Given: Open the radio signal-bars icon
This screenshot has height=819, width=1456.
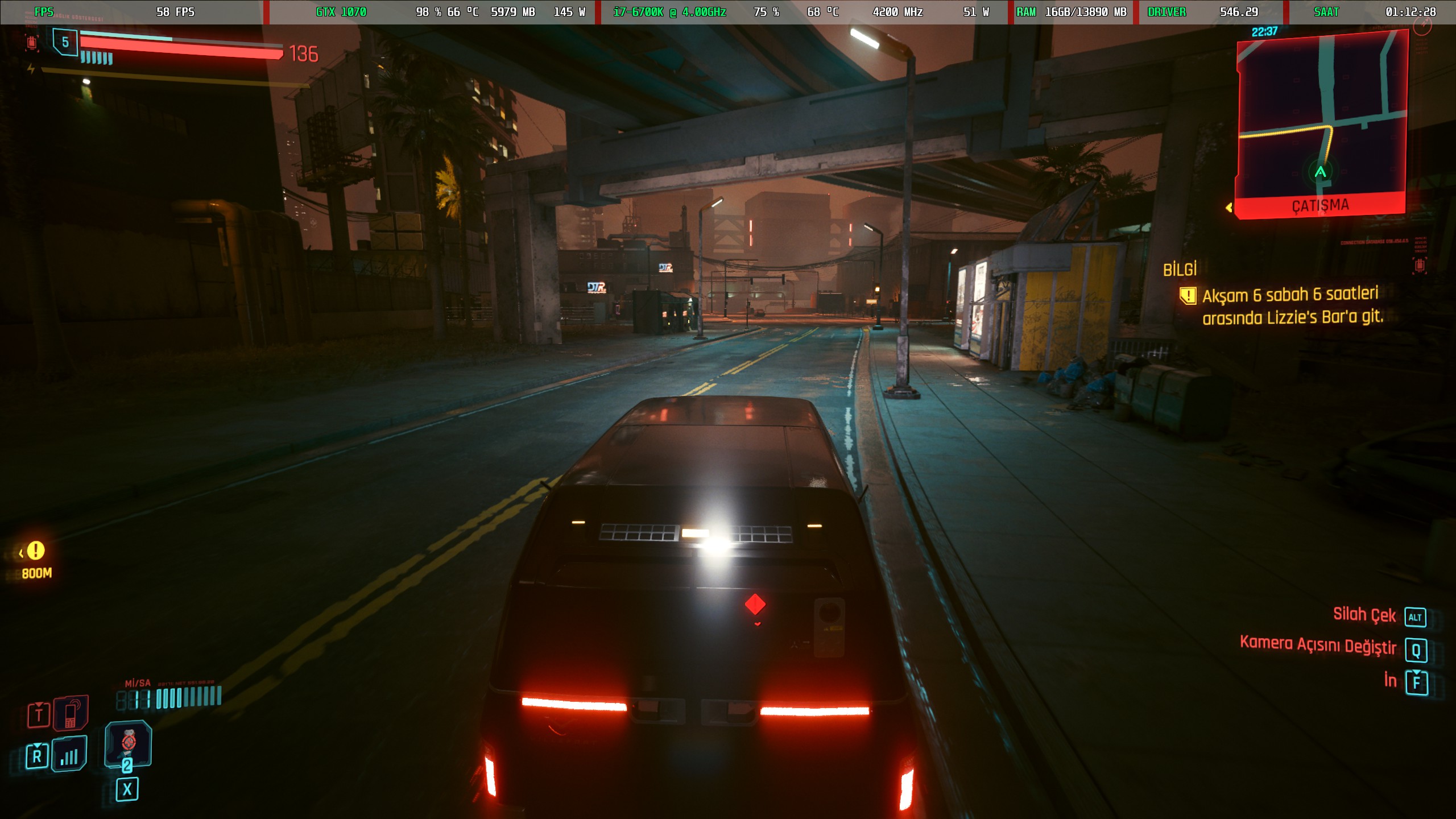Looking at the screenshot, I should [69, 754].
